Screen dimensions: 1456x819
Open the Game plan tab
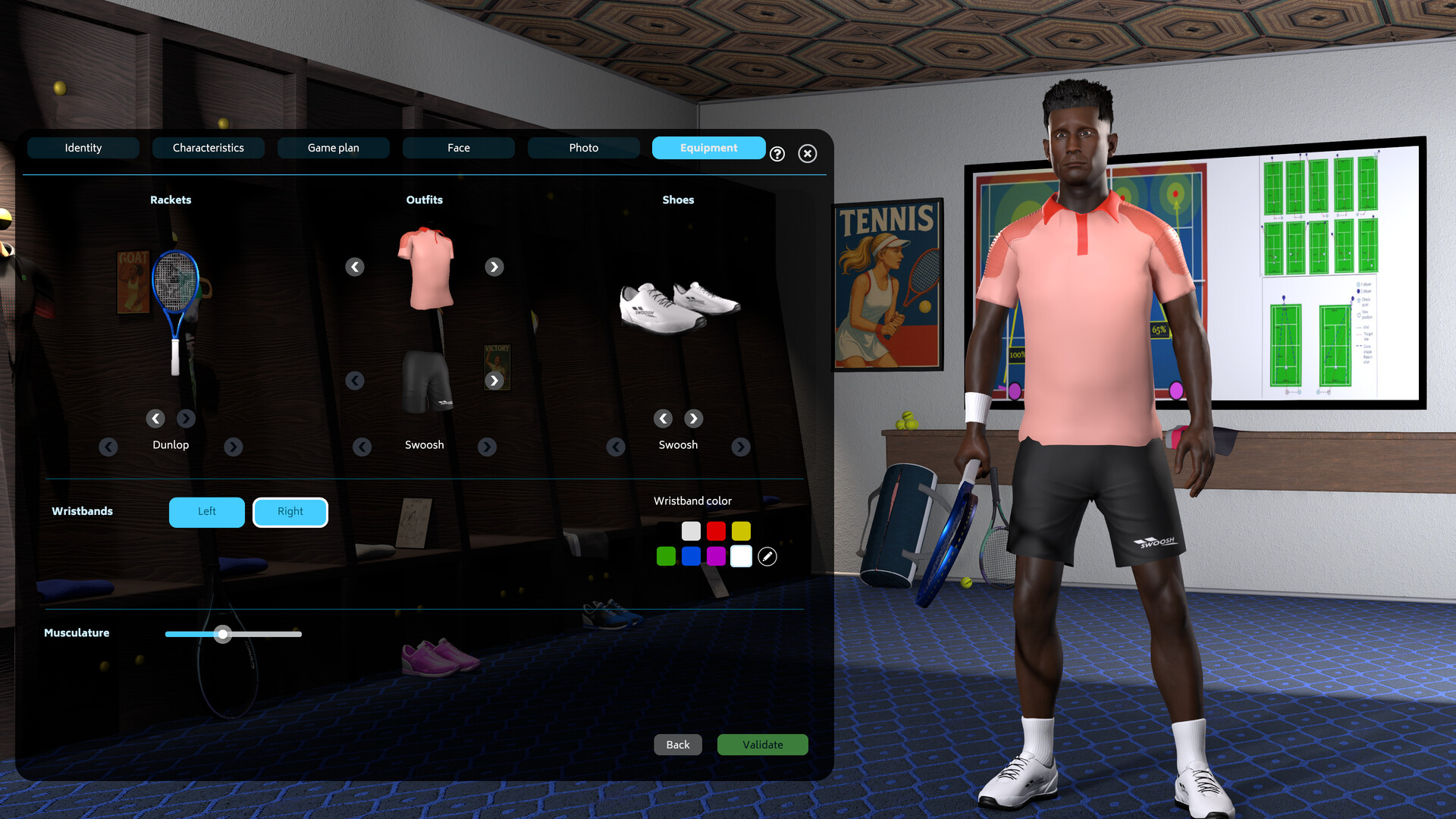pos(333,148)
